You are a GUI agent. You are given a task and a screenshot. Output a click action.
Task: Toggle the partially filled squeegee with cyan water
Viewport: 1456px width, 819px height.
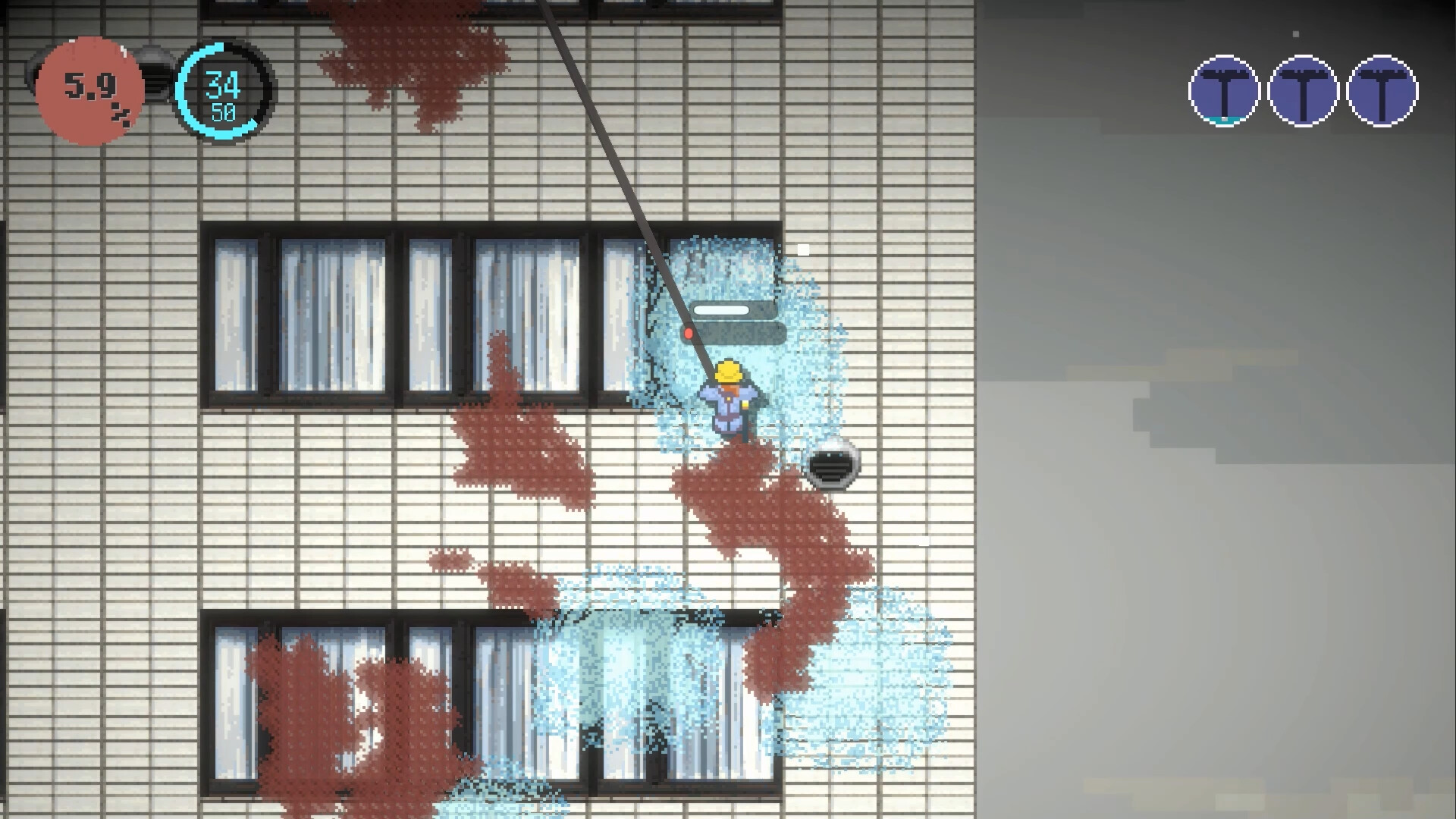1223,91
